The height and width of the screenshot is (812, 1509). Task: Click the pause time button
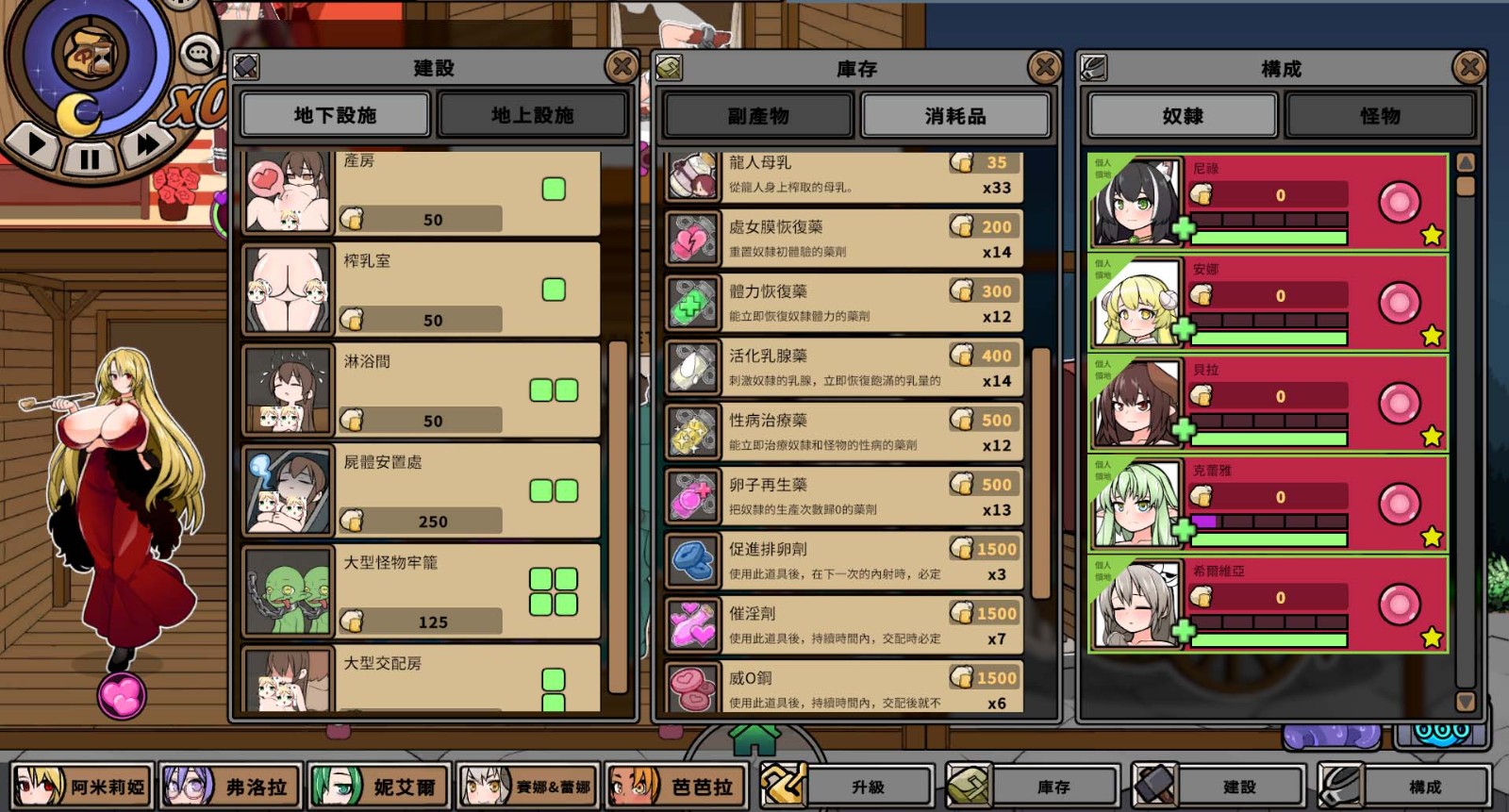click(90, 158)
